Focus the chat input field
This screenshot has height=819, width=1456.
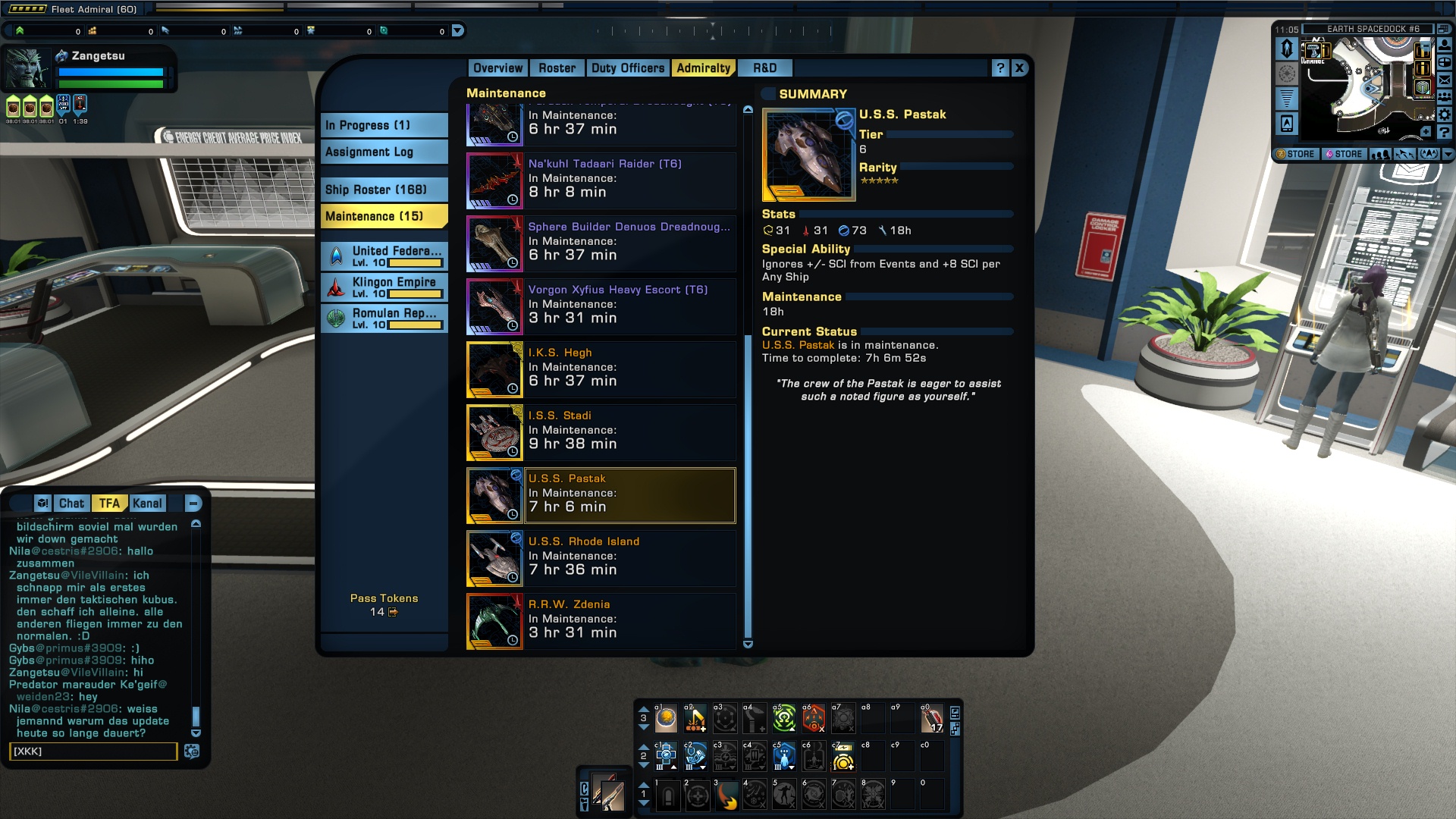pyautogui.click(x=93, y=752)
